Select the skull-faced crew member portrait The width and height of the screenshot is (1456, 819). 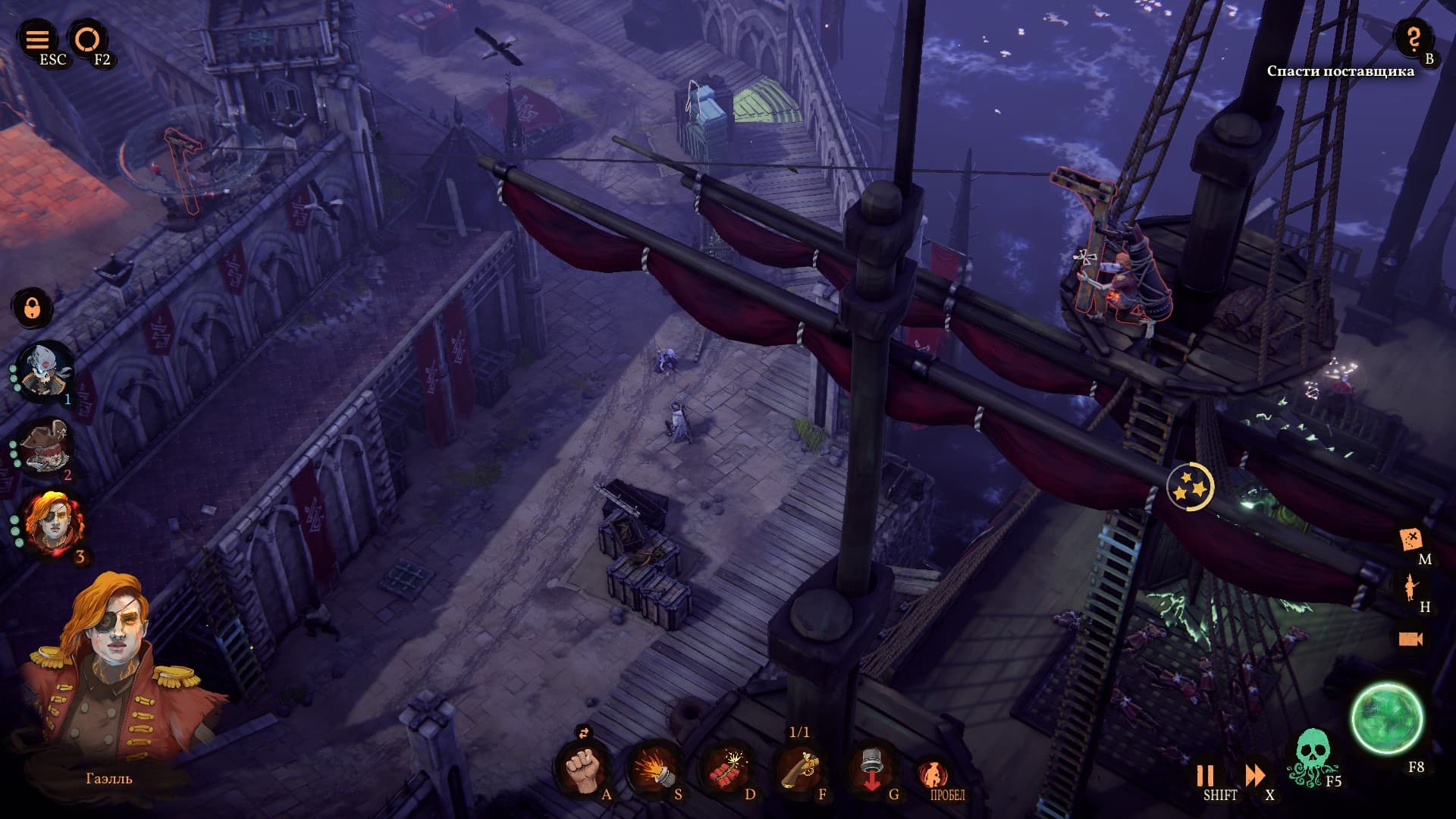[45, 371]
